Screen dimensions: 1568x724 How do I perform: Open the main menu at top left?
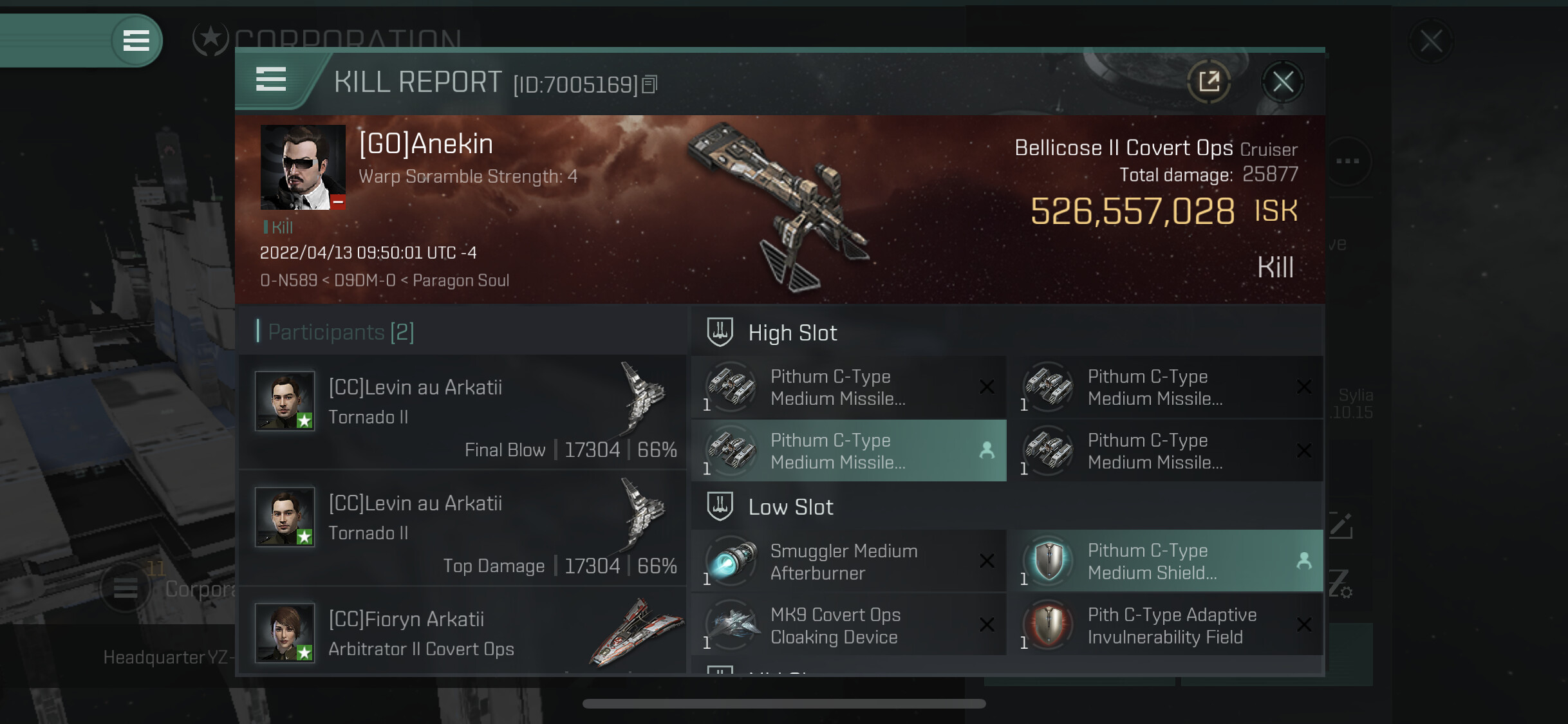pos(136,41)
